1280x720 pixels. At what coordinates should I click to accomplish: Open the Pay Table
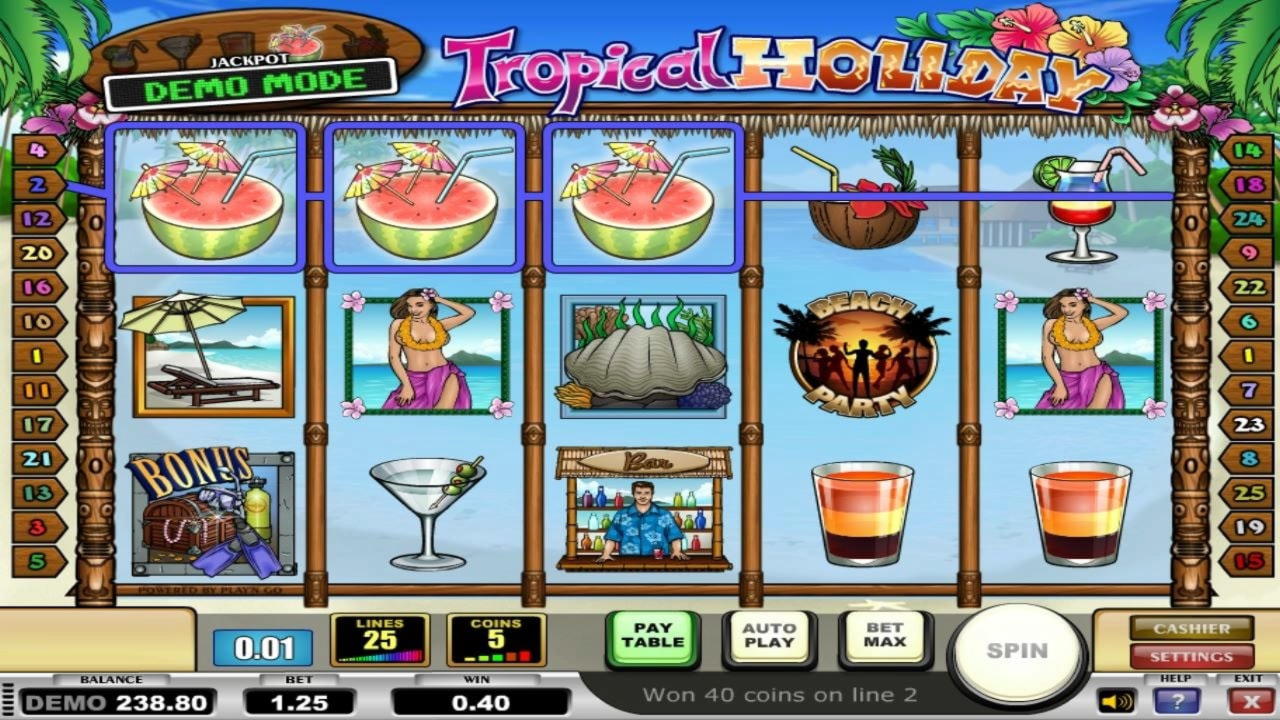651,638
